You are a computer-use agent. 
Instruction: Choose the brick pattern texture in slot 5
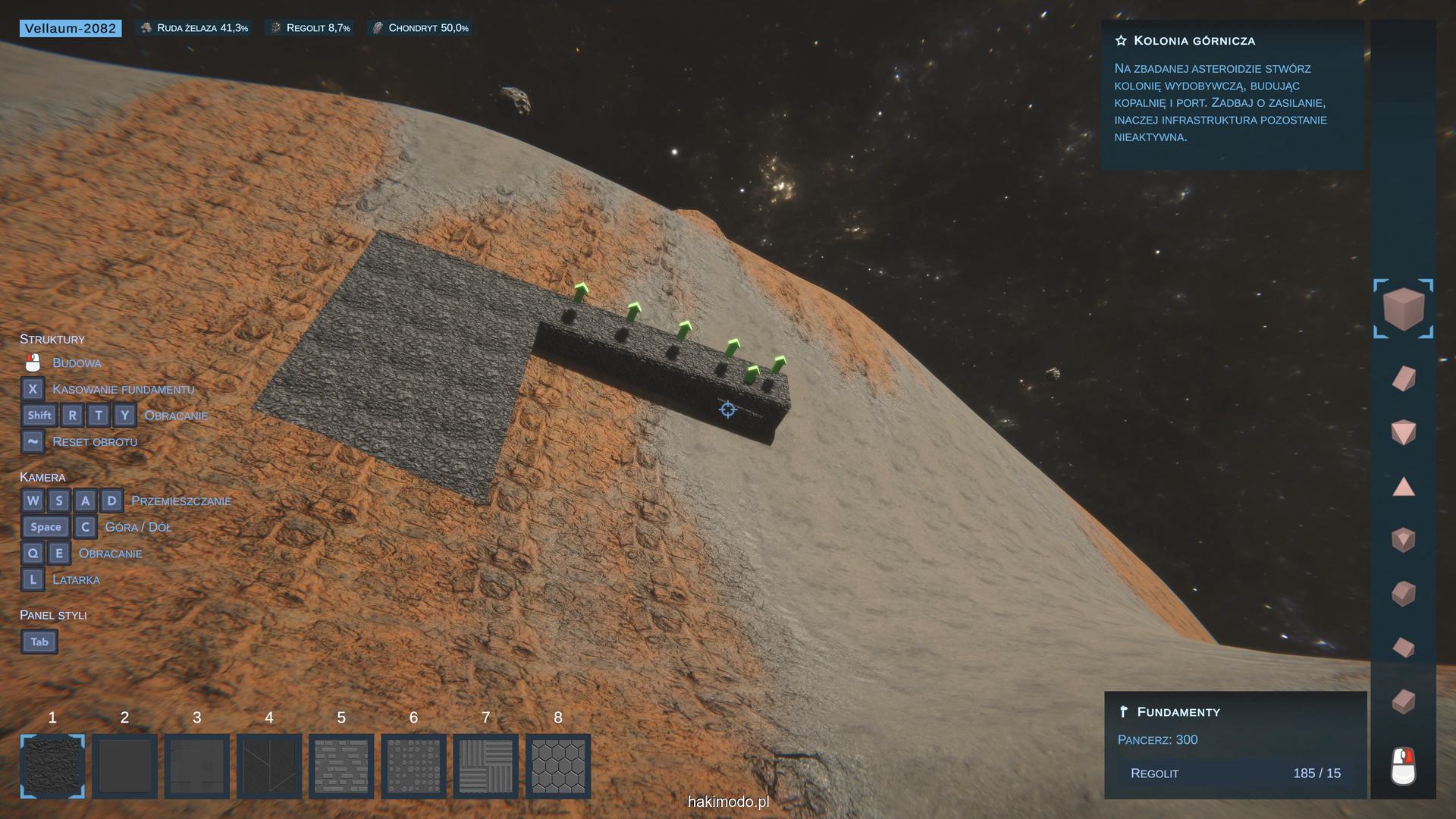pos(341,766)
